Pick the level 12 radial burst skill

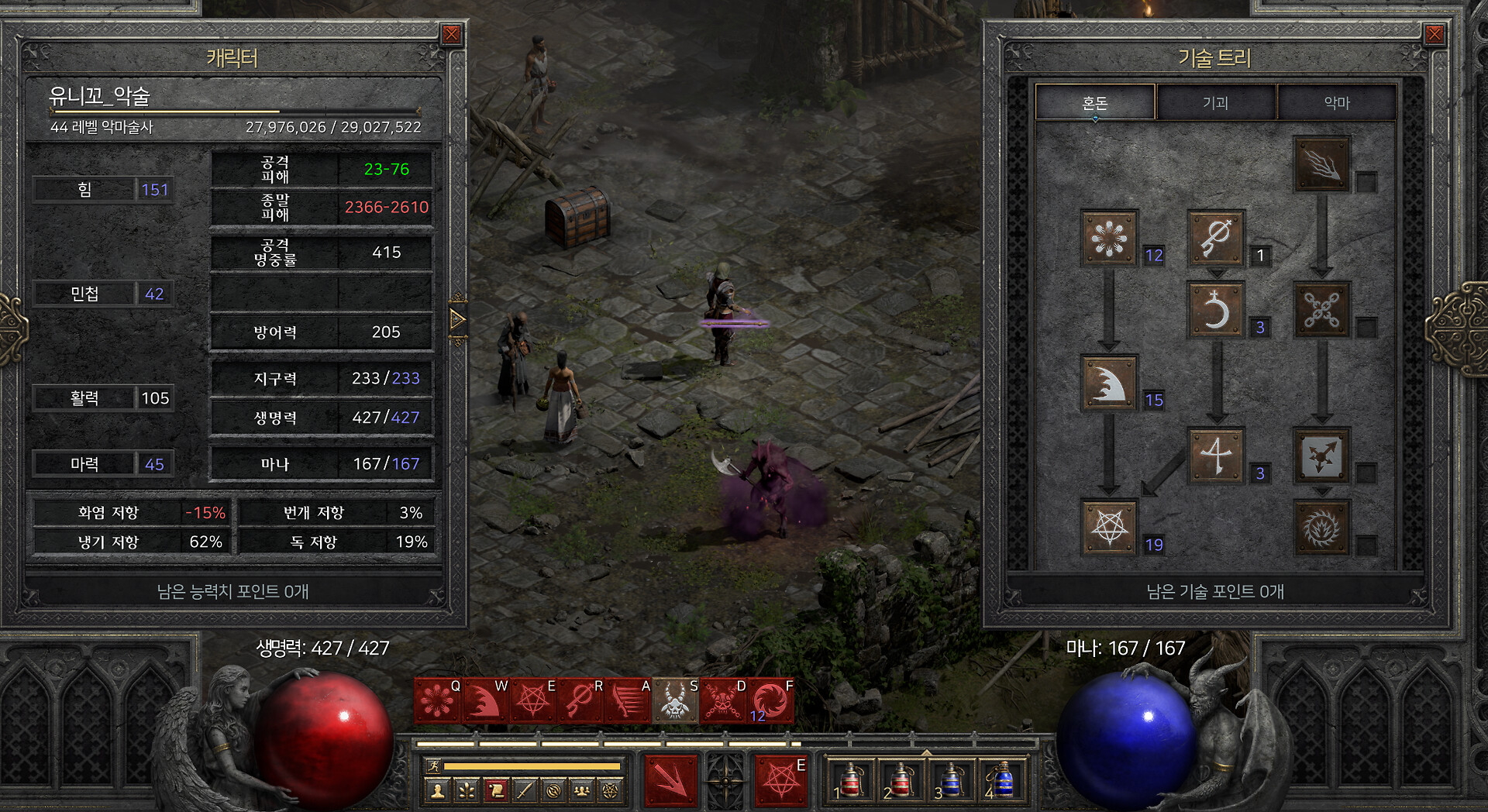(x=1109, y=238)
